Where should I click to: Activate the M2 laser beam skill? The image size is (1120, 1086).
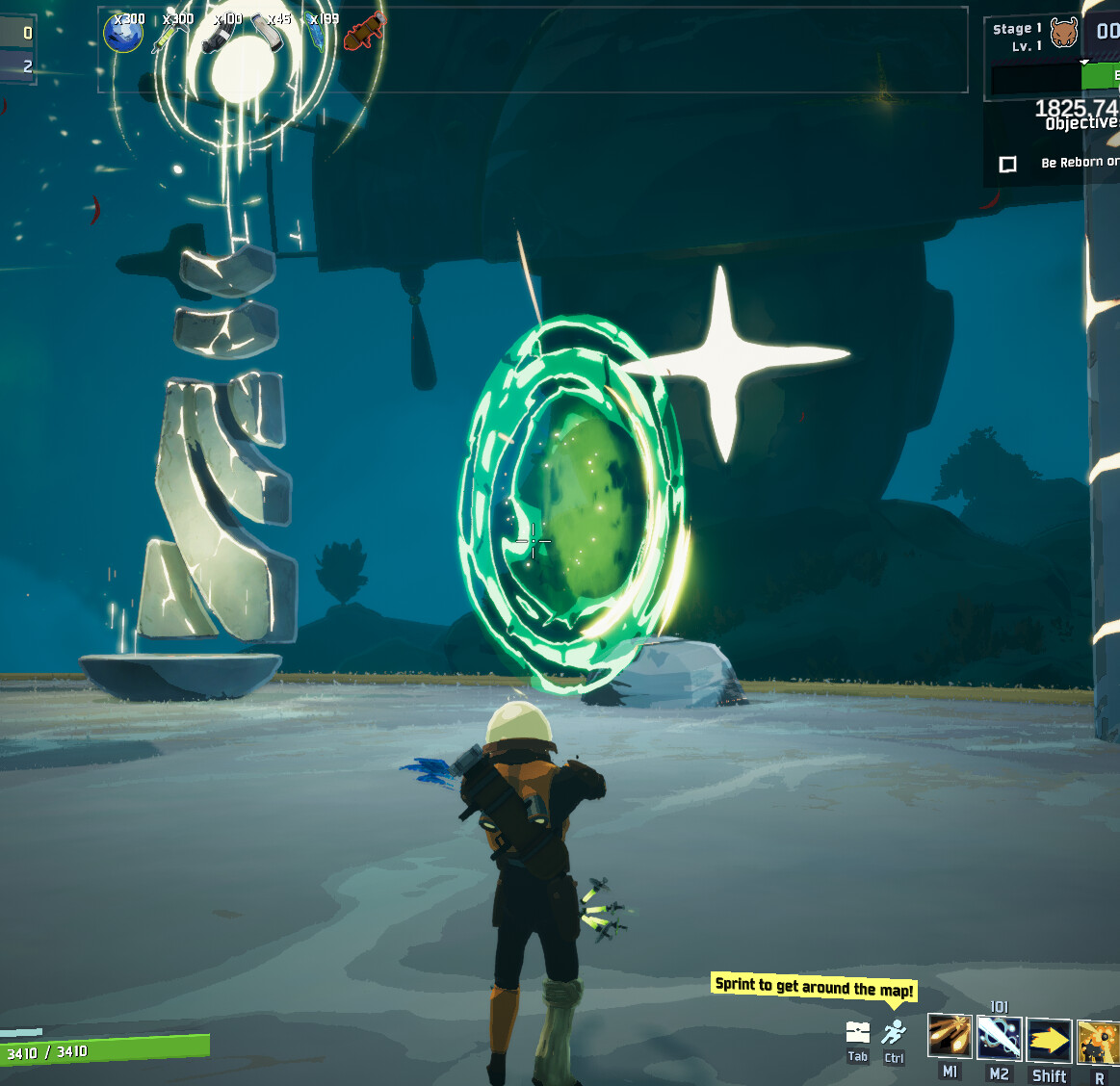coord(999,1038)
